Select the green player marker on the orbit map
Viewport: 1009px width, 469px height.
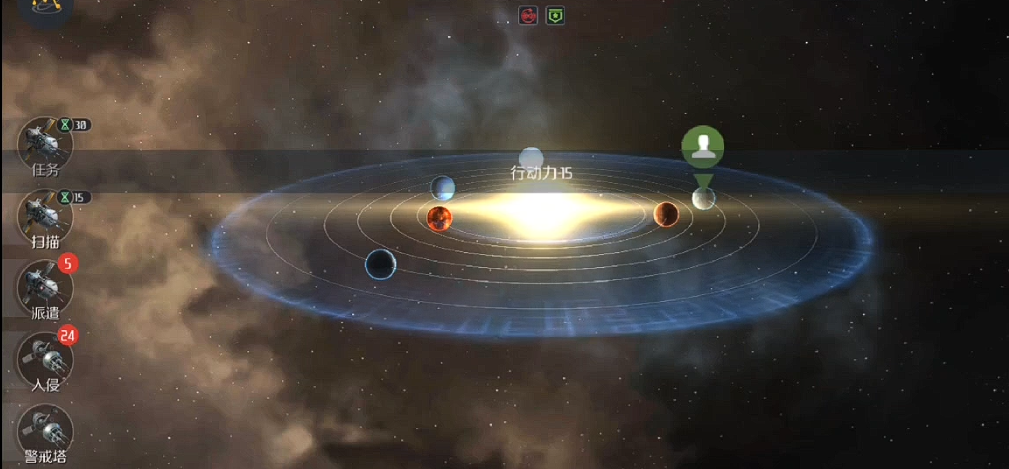[703, 147]
